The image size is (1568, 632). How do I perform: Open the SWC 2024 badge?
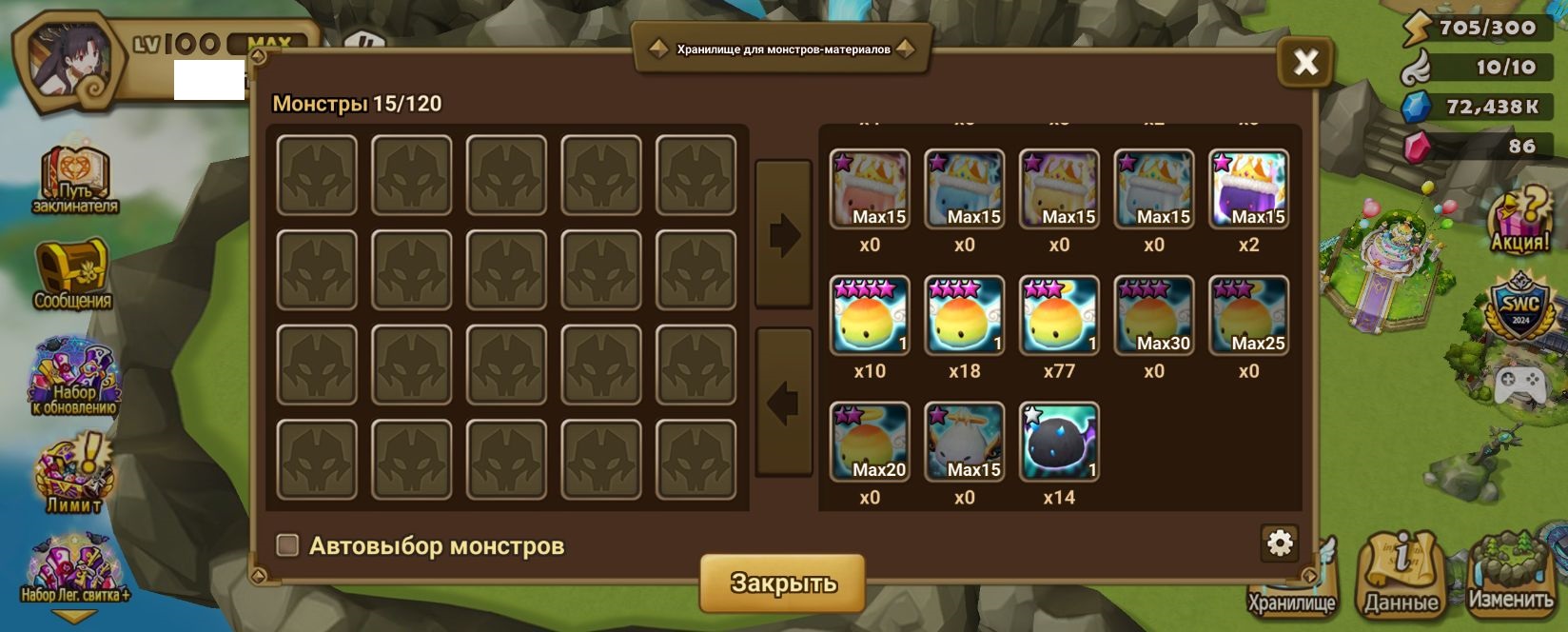click(x=1519, y=306)
